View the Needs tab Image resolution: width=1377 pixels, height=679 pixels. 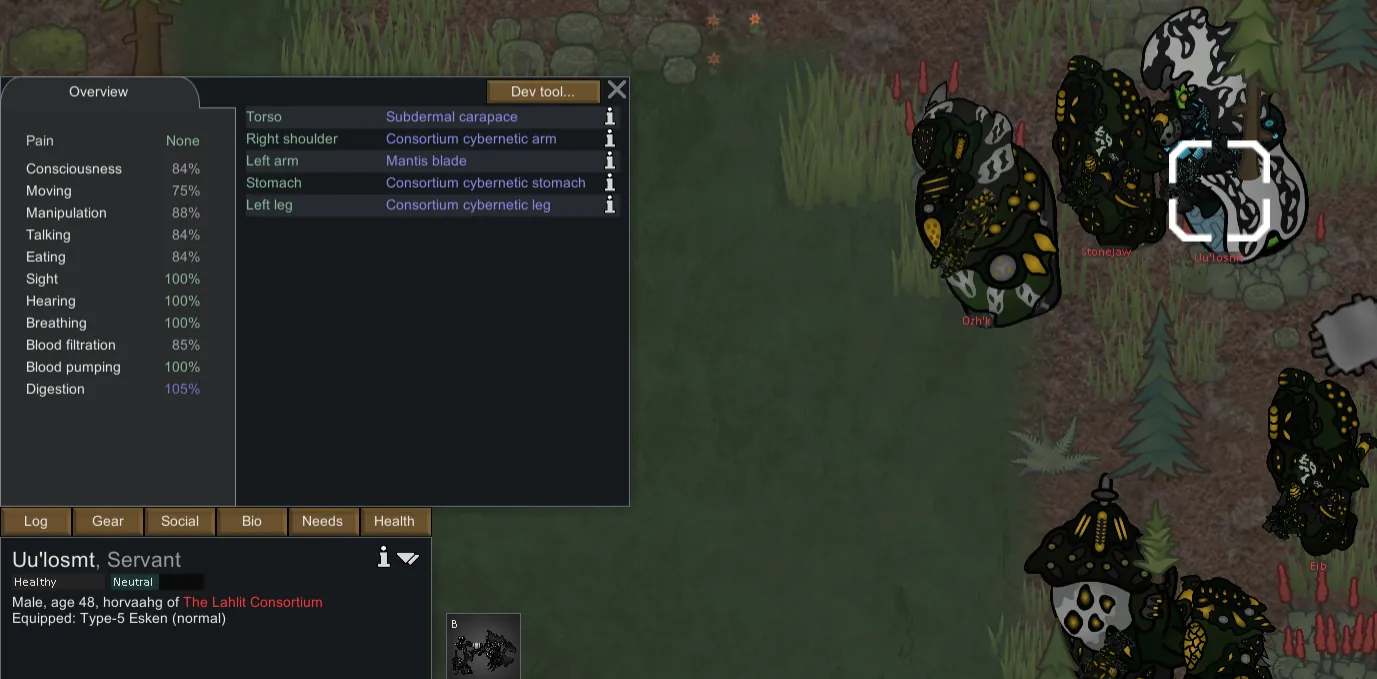[x=322, y=521]
